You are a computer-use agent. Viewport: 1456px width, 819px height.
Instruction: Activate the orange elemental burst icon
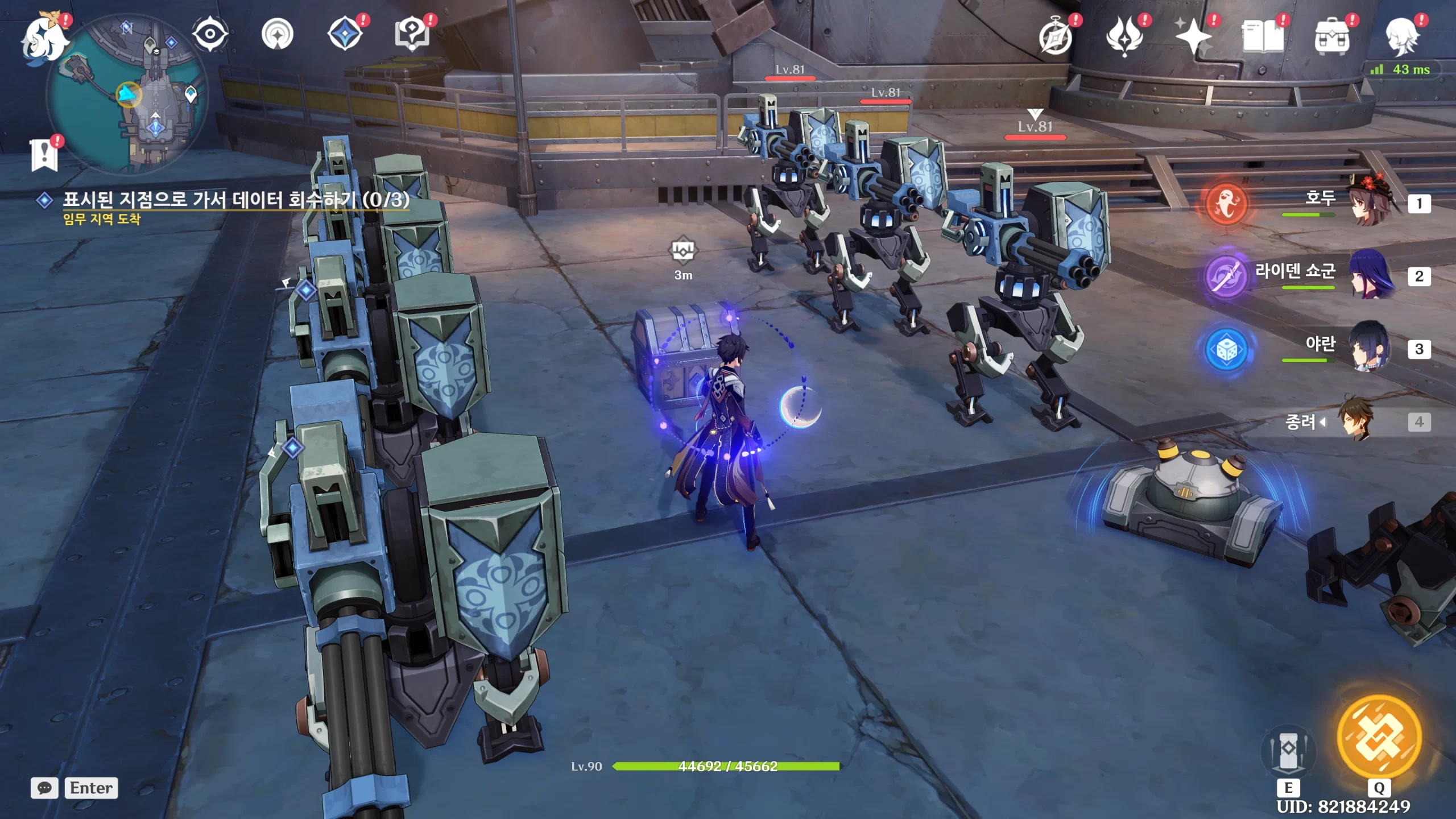[x=1379, y=738]
